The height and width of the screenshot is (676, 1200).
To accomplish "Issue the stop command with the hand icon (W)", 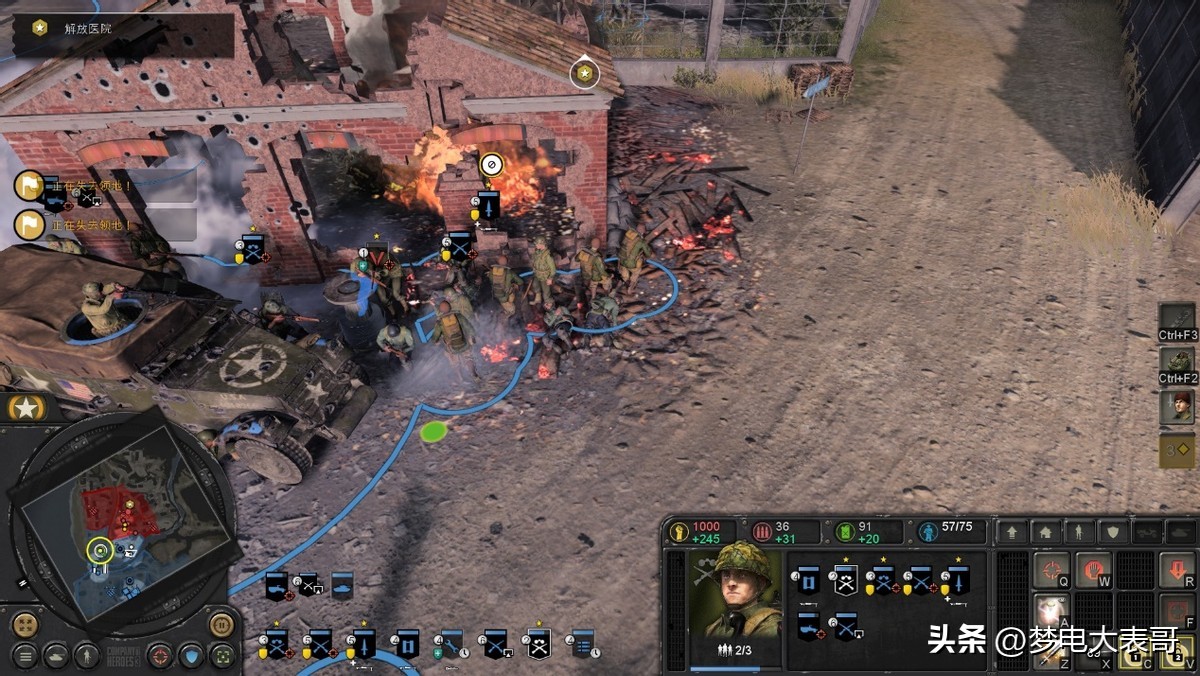I will click(1094, 571).
